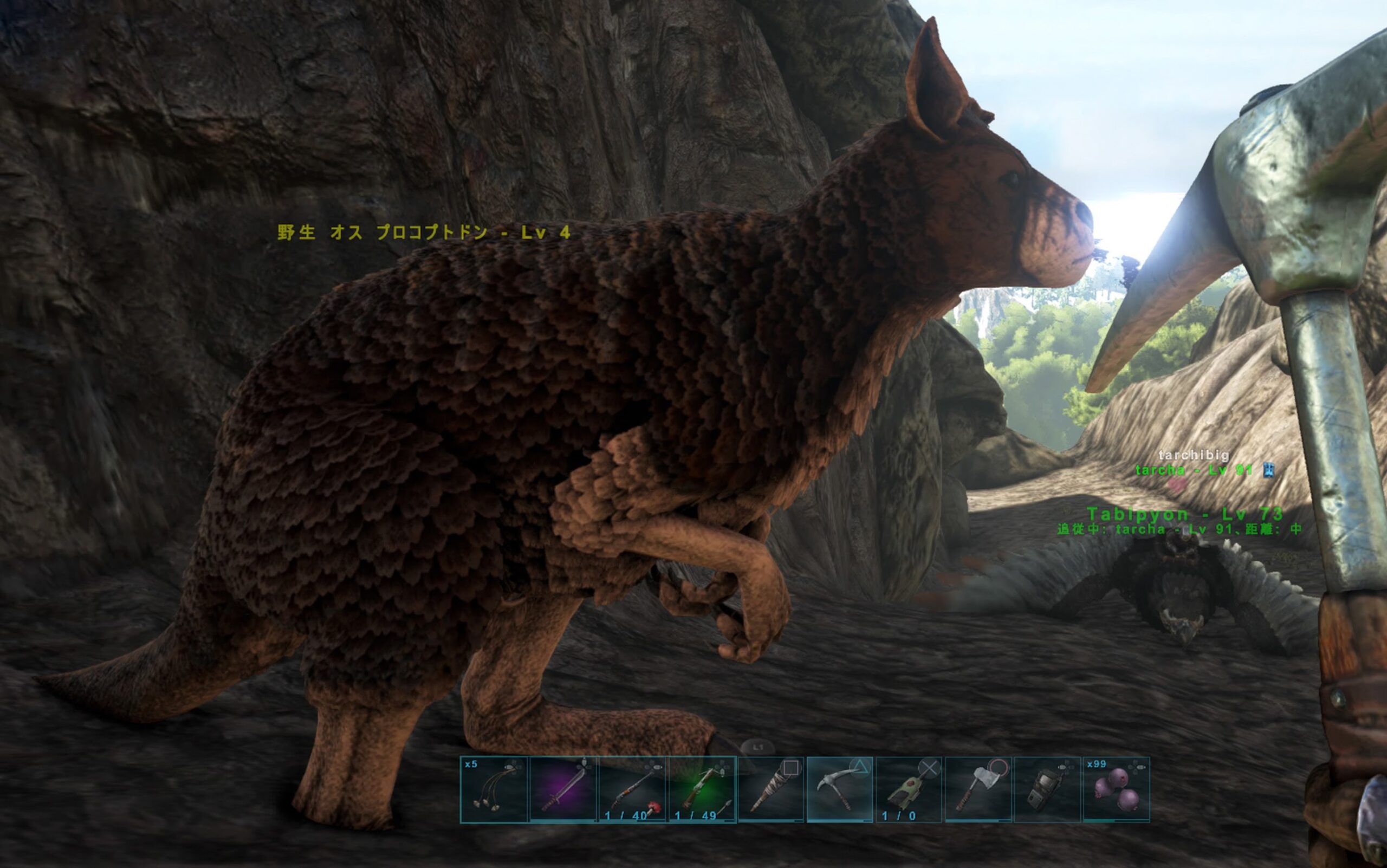The height and width of the screenshot is (868, 1387).
Task: Equip the metal hatchet
Action: (x=978, y=789)
